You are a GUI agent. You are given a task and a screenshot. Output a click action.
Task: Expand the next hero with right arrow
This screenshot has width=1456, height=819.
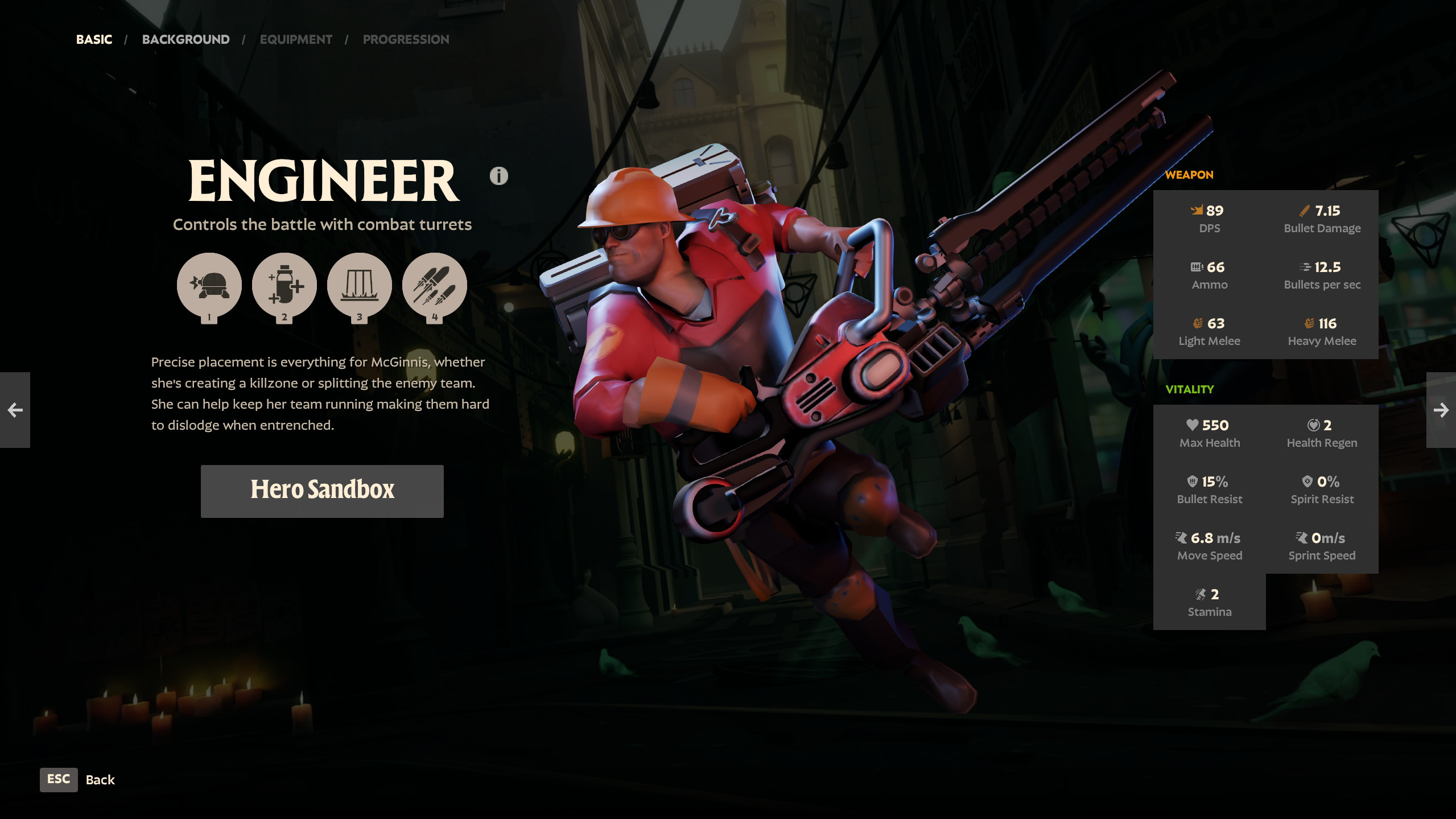(1441, 409)
